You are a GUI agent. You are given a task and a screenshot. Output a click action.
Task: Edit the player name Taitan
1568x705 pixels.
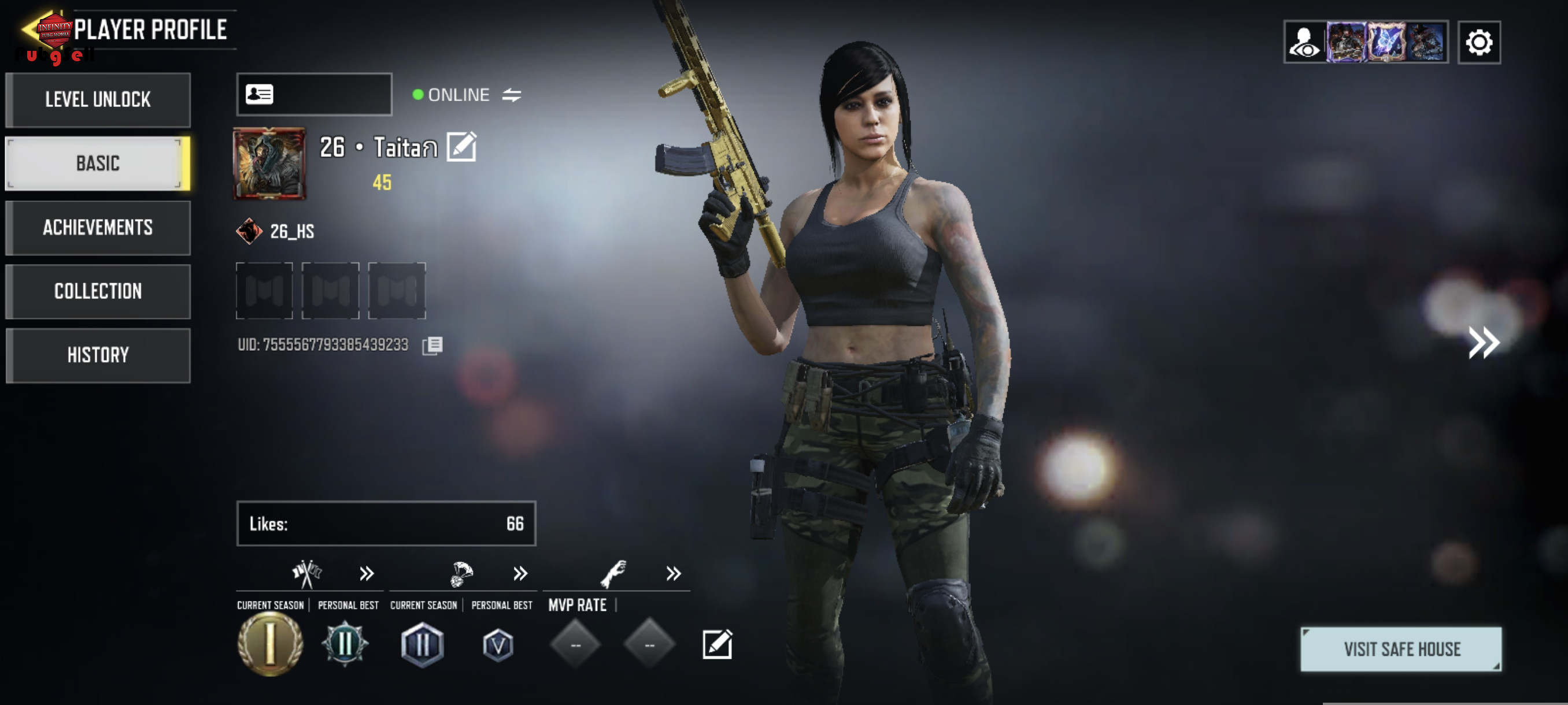coord(461,147)
